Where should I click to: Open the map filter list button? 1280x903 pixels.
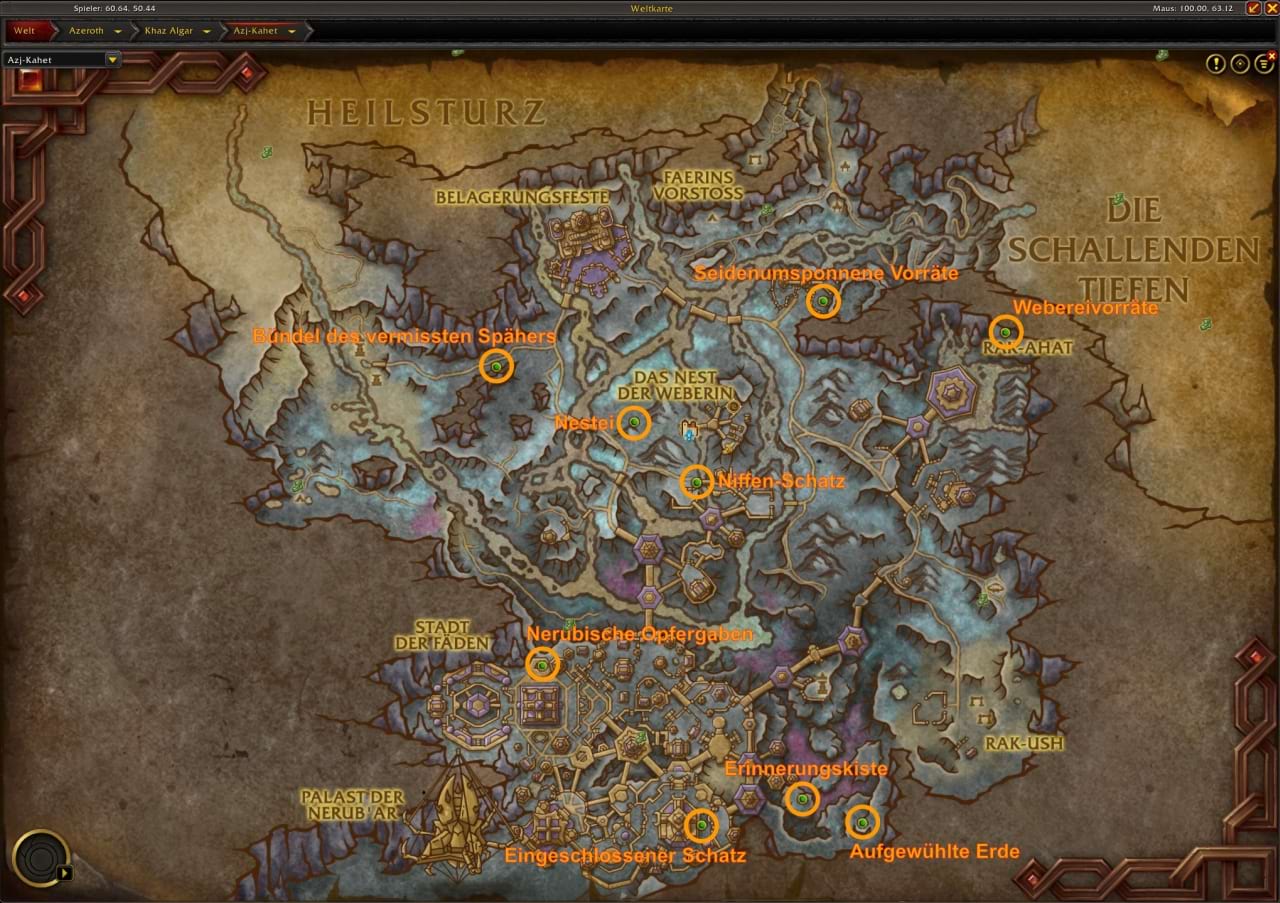pyautogui.click(x=1265, y=64)
